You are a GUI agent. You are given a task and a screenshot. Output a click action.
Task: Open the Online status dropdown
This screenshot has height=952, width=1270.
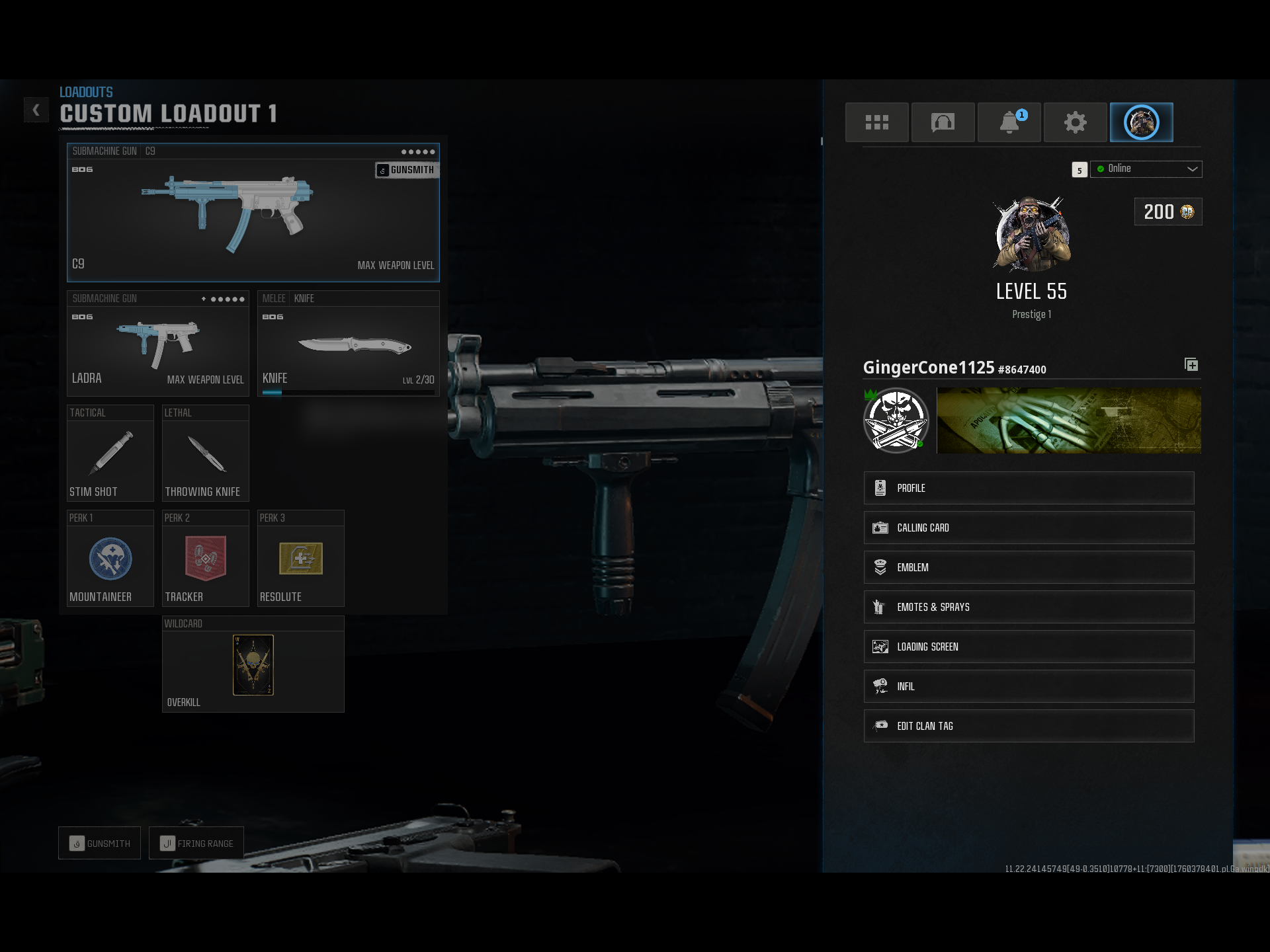pos(1146,169)
